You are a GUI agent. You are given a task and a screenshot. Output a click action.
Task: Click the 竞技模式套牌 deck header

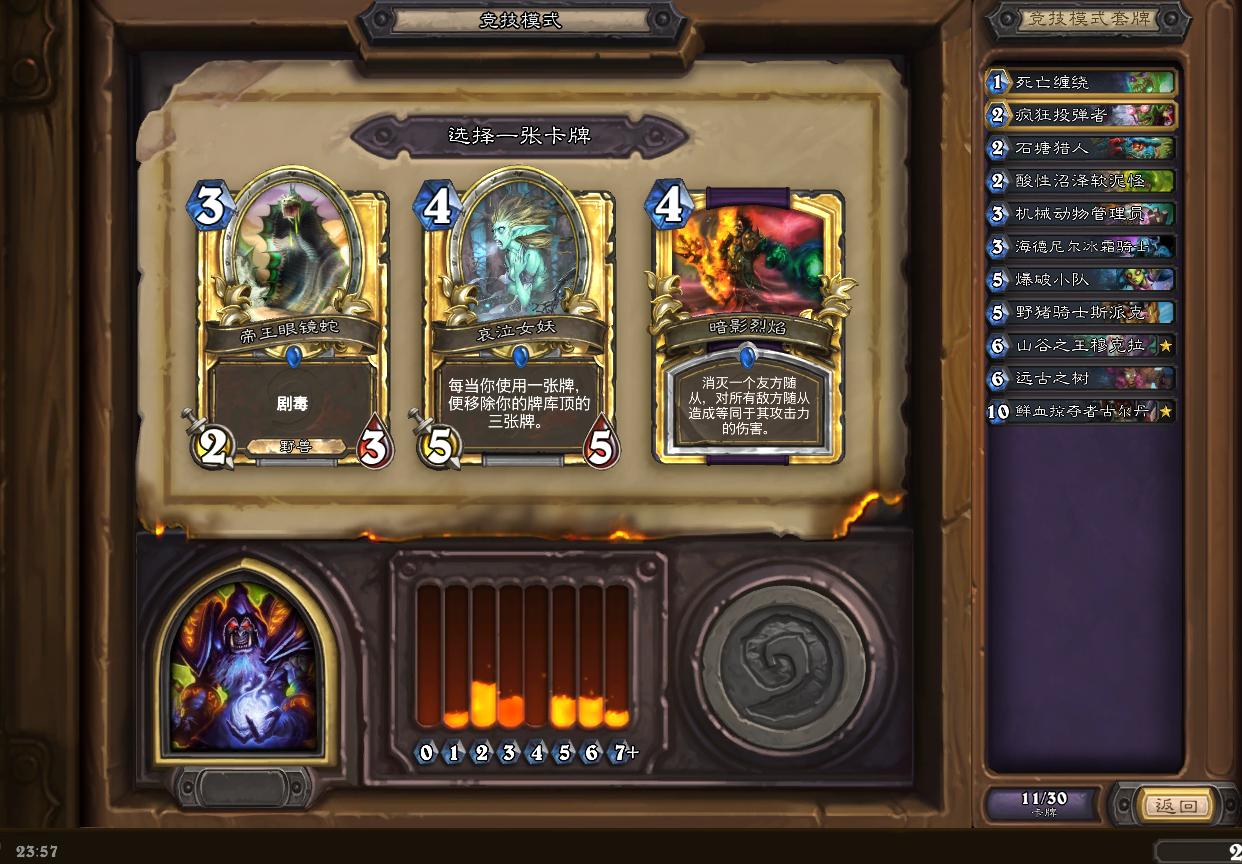coord(1088,19)
